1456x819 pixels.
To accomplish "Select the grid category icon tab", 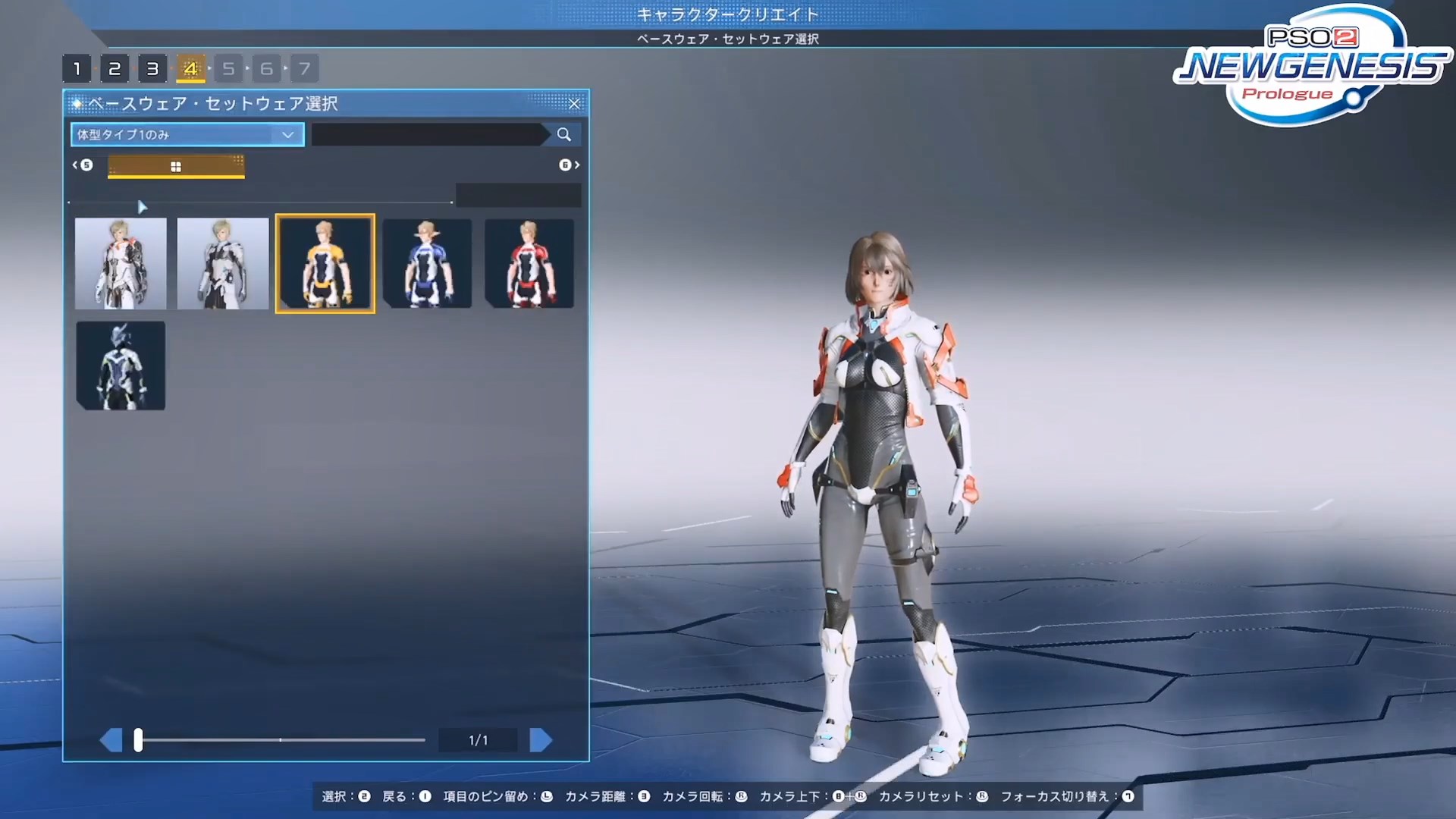I will 175,165.
